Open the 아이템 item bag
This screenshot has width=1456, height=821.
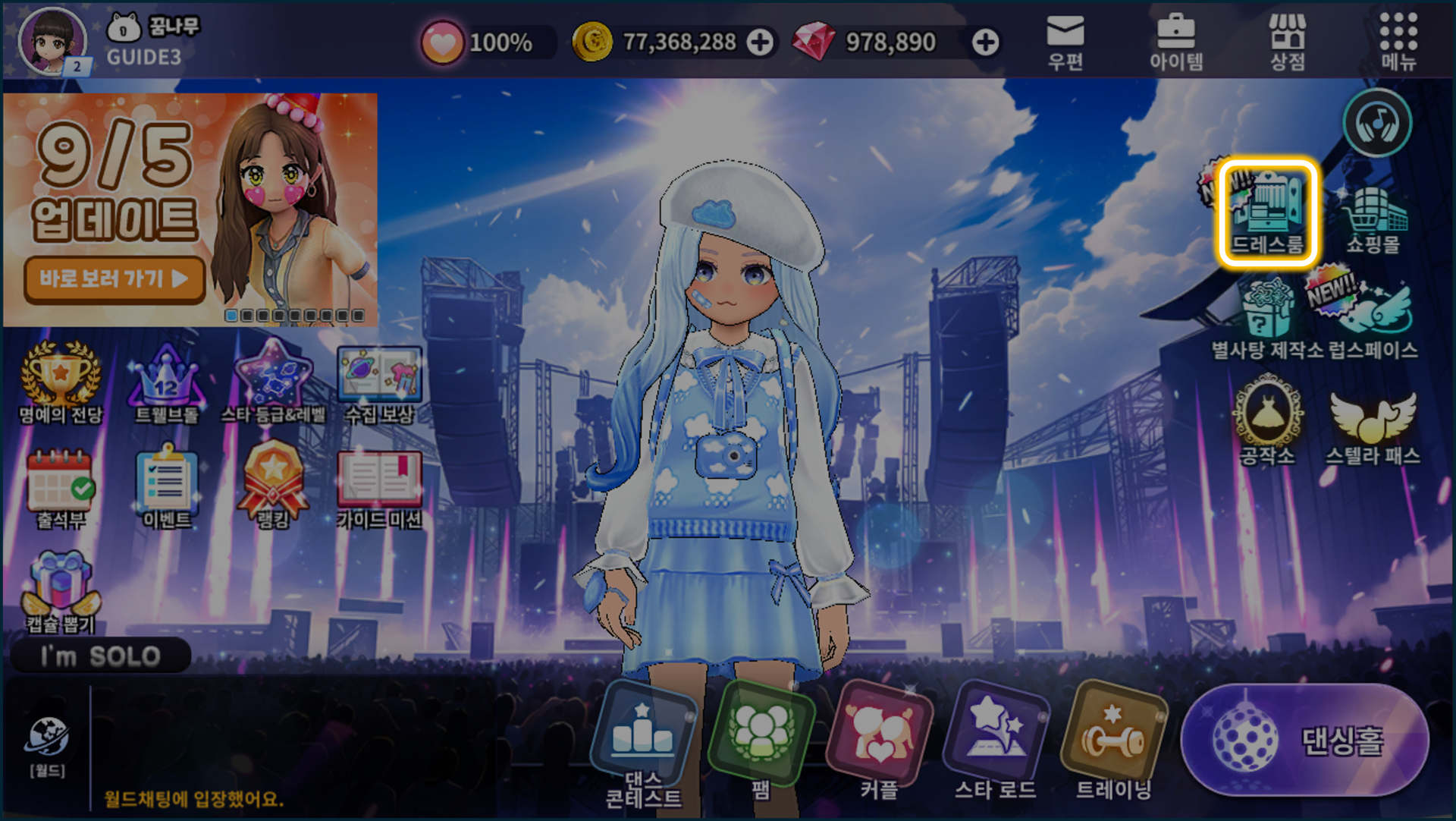point(1175,42)
